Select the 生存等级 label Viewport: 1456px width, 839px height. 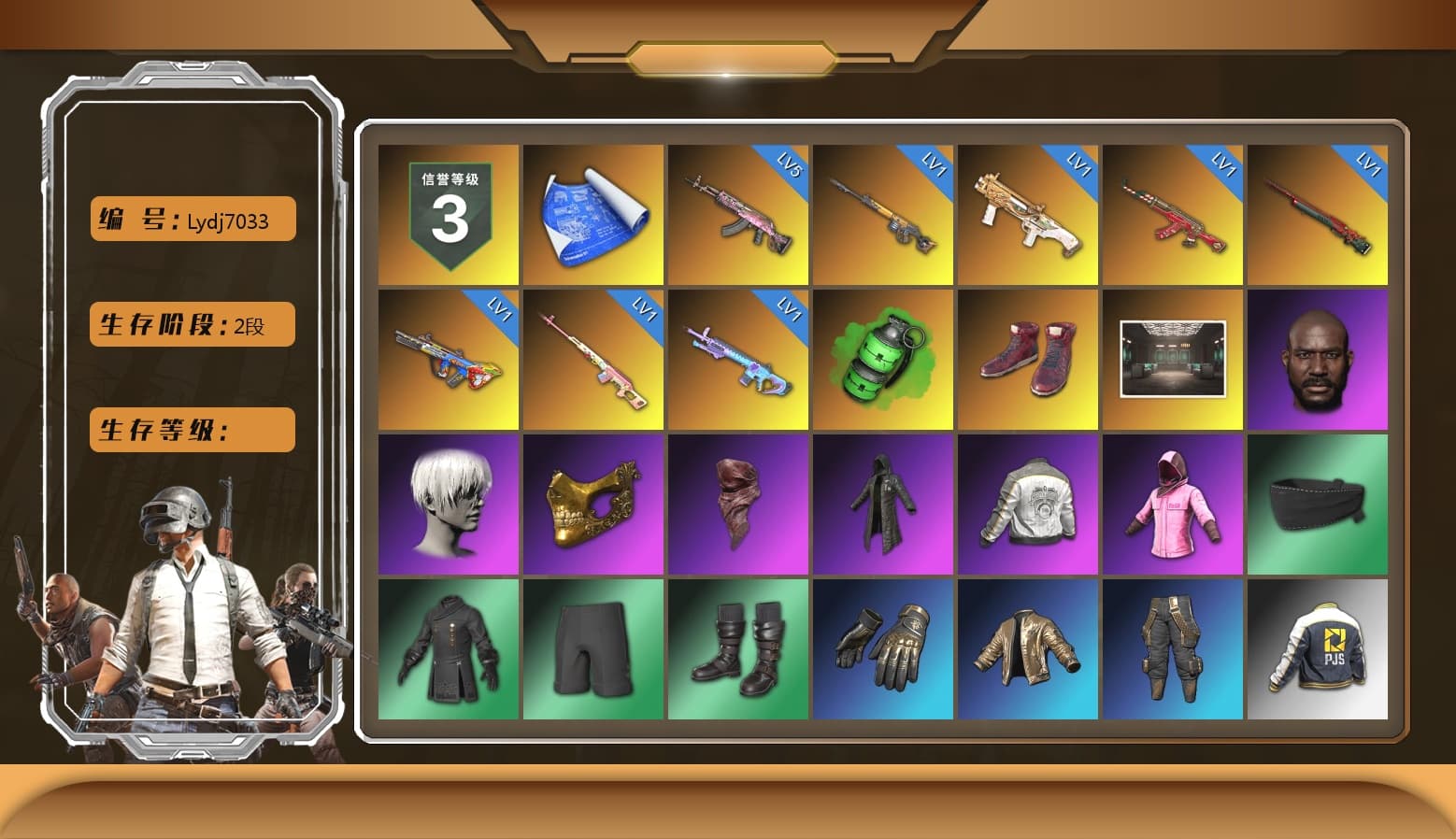tap(191, 430)
